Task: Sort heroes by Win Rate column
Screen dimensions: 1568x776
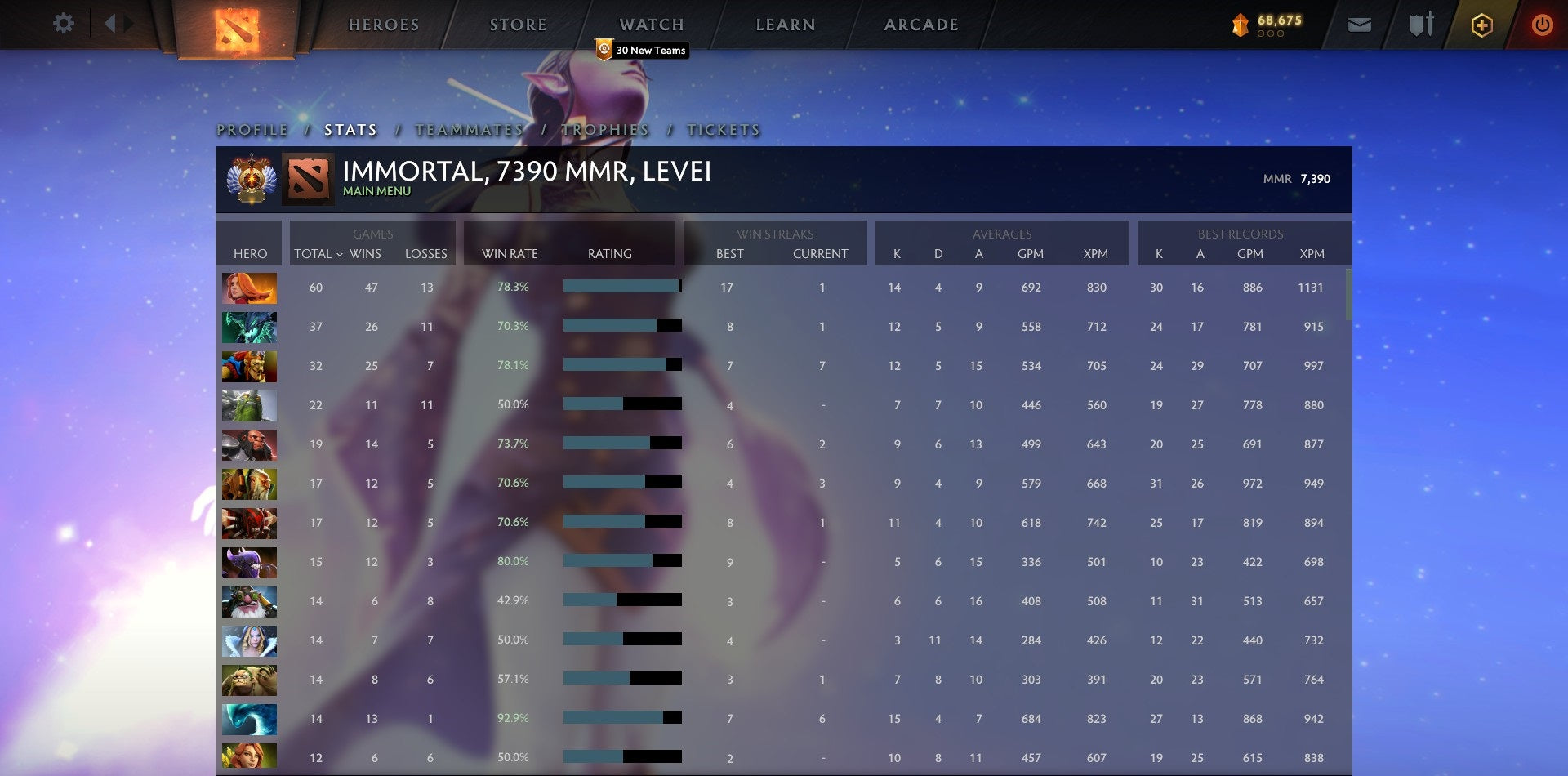Action: (510, 254)
